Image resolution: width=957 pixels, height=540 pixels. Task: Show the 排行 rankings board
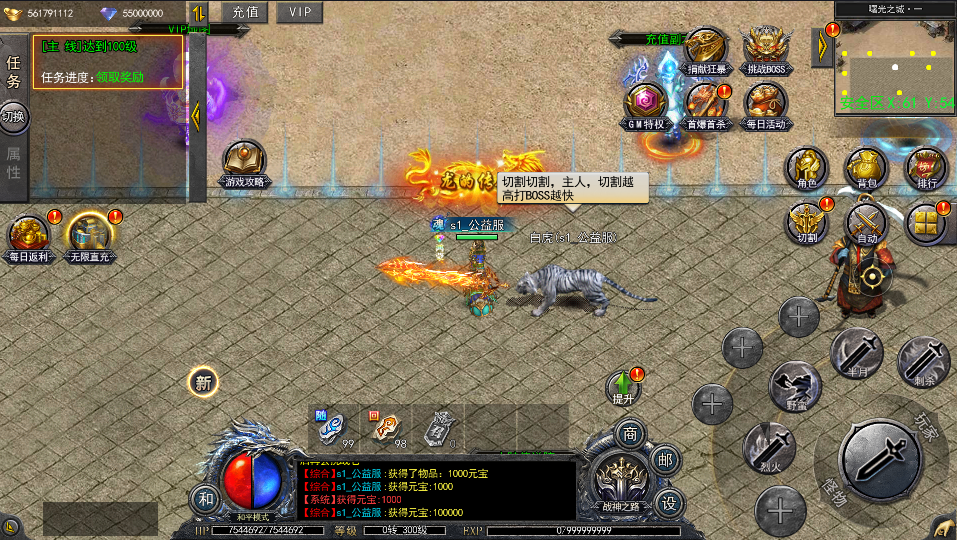[x=926, y=168]
